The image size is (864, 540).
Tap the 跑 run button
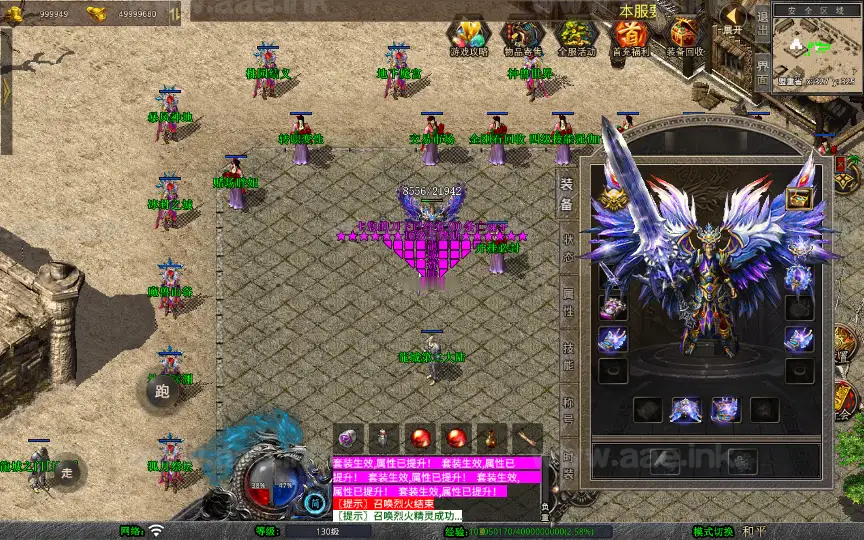click(x=162, y=391)
